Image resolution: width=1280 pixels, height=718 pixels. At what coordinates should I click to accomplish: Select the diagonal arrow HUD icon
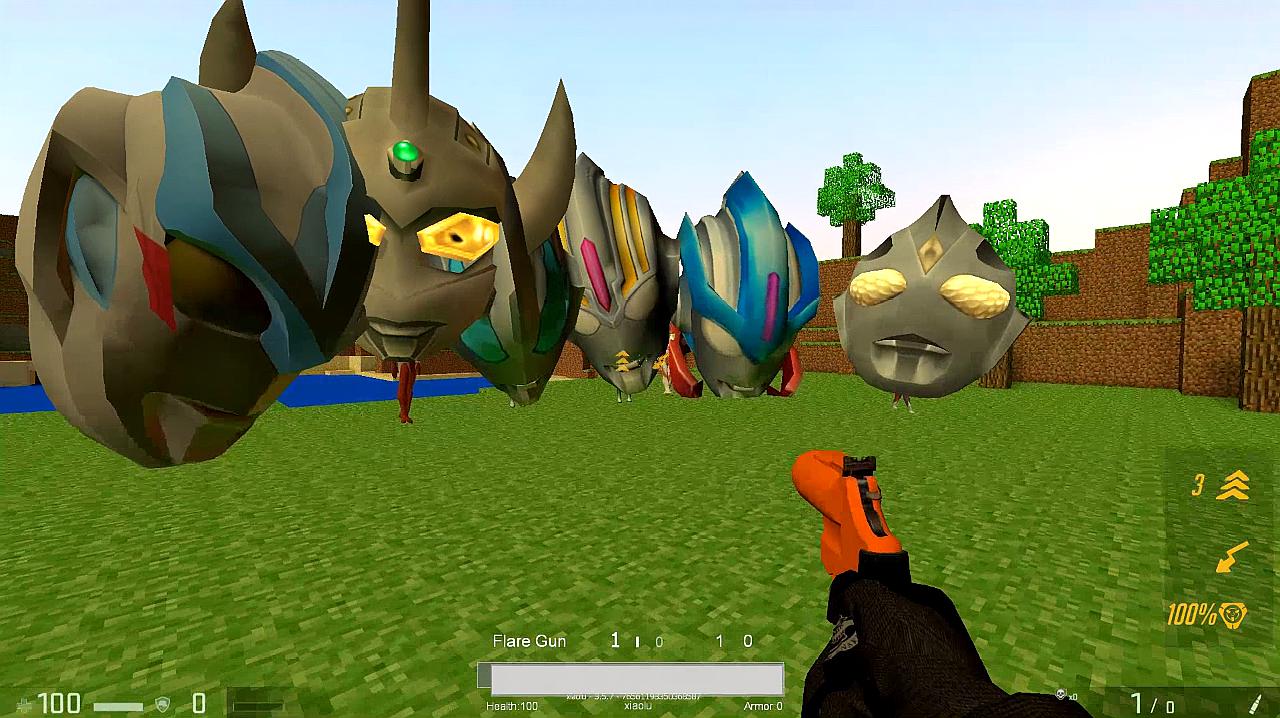tap(1231, 557)
